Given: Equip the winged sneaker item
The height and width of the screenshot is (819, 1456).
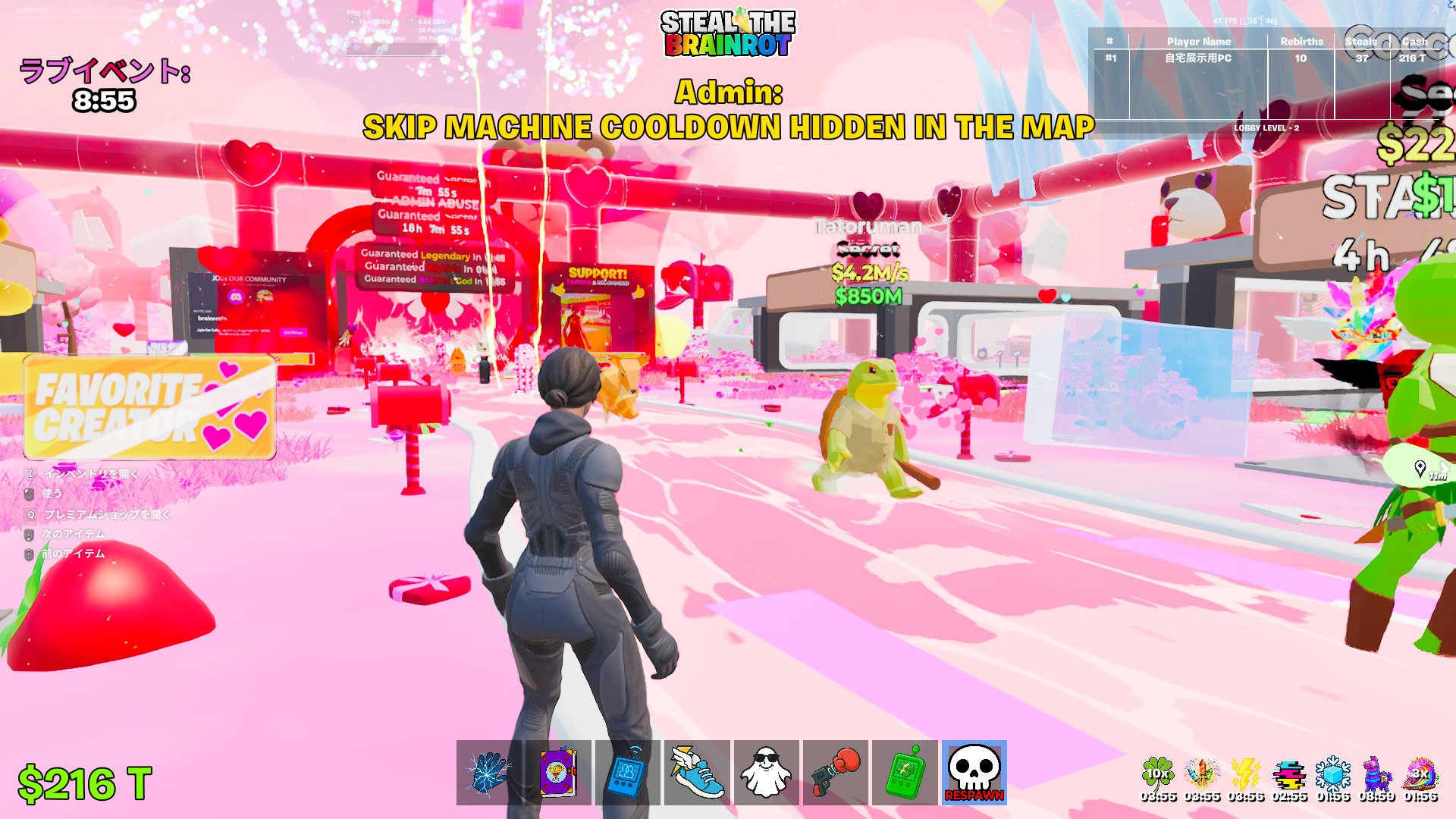Looking at the screenshot, I should 697,773.
